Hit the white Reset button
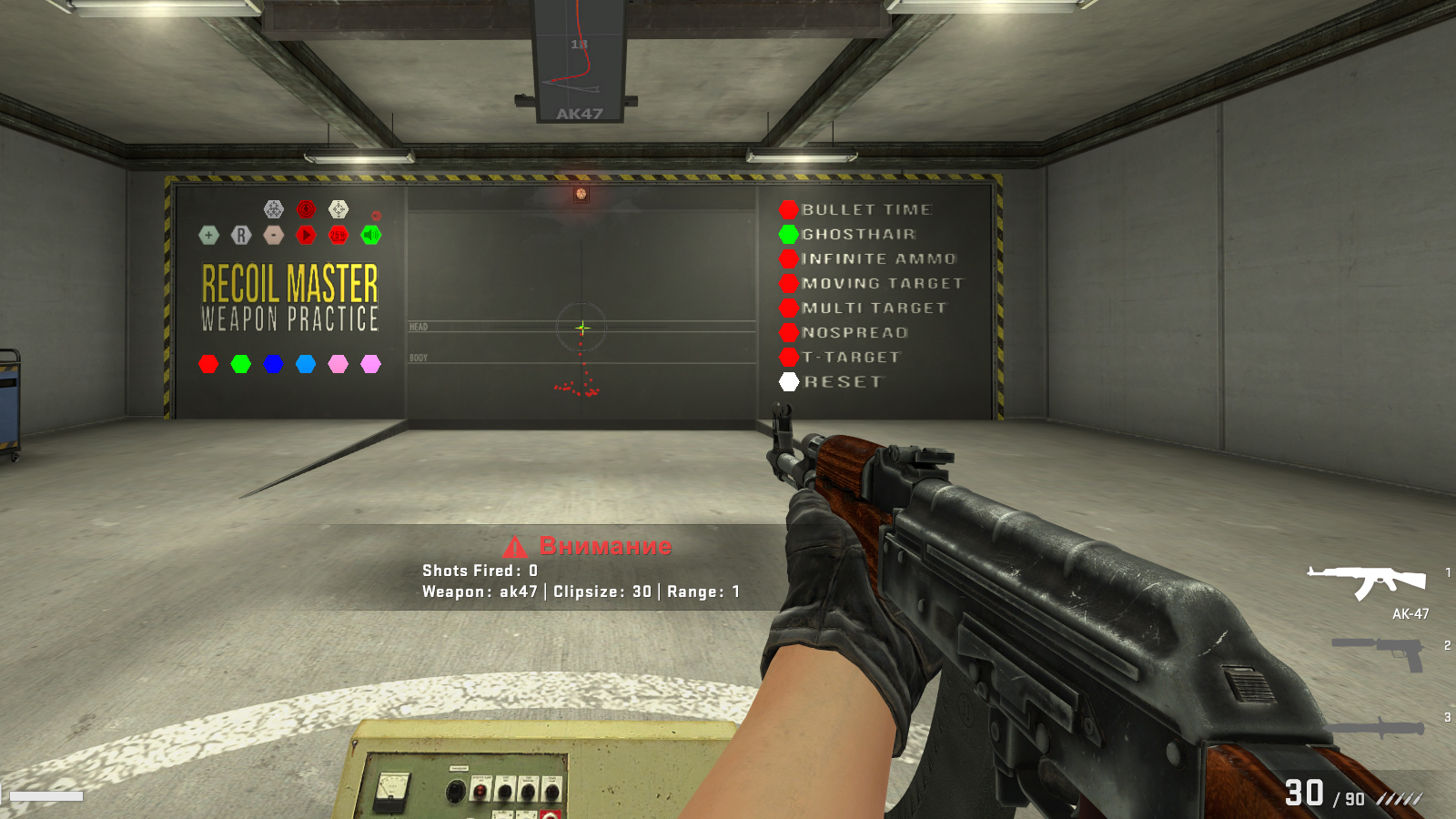 pyautogui.click(x=789, y=381)
